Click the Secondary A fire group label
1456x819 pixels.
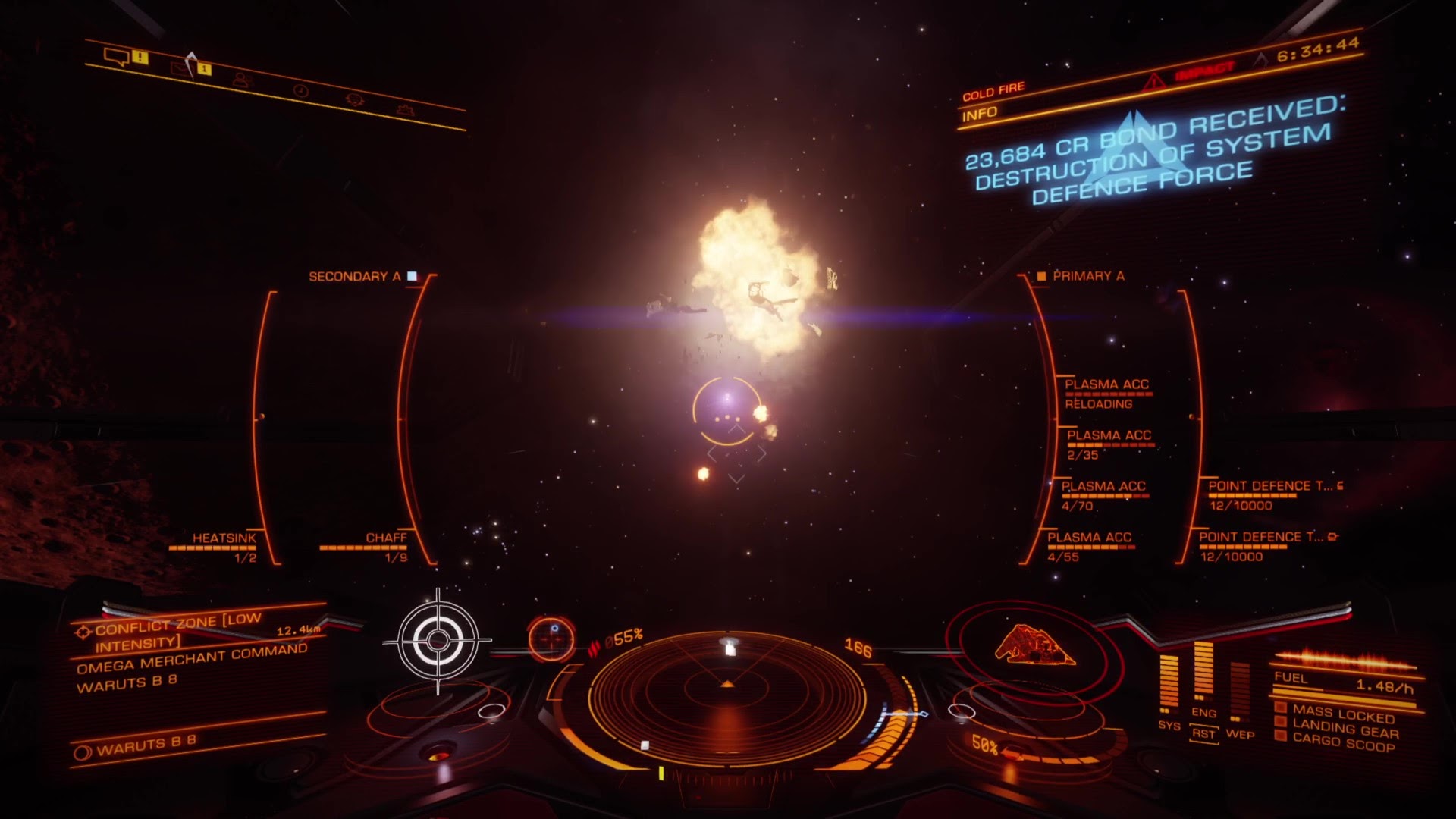(x=355, y=277)
